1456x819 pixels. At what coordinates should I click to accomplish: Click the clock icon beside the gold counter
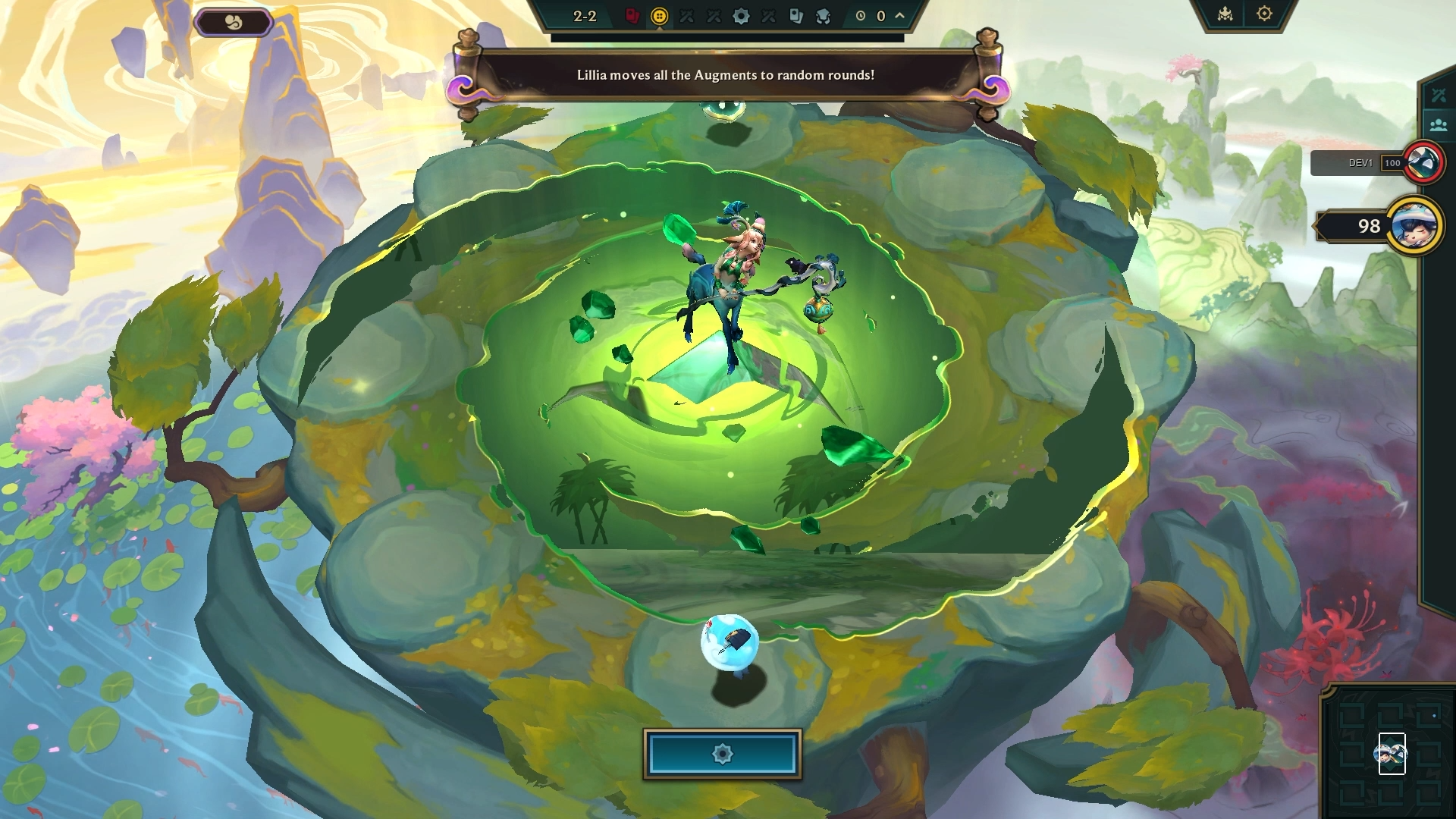pyautogui.click(x=861, y=17)
